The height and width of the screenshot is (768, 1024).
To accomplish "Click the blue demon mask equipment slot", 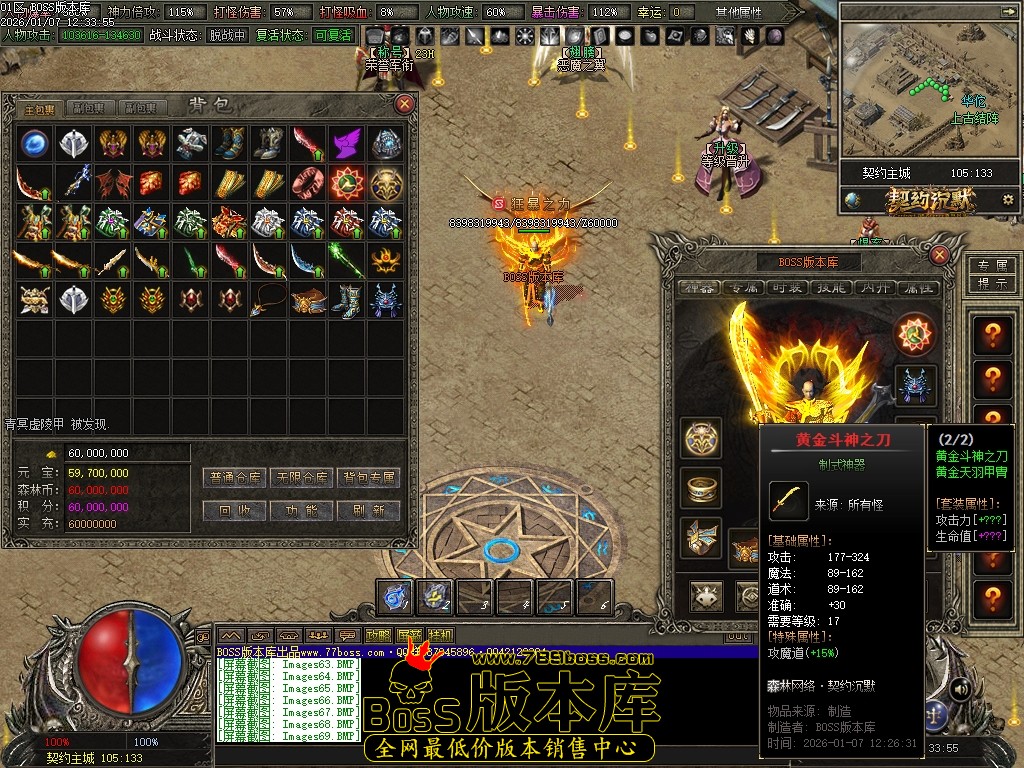I will click(x=915, y=385).
